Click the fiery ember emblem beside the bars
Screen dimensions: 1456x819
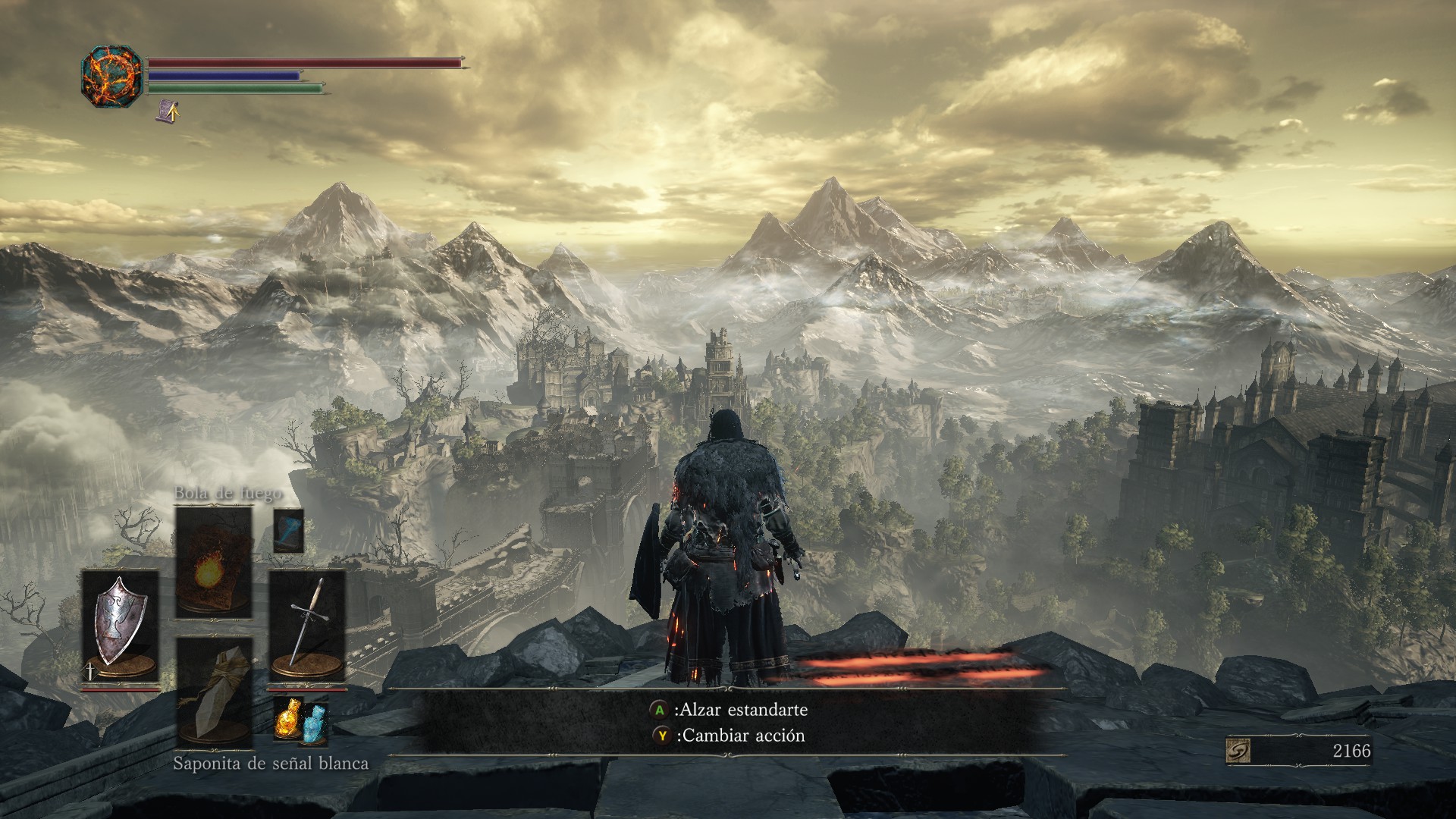[x=111, y=76]
